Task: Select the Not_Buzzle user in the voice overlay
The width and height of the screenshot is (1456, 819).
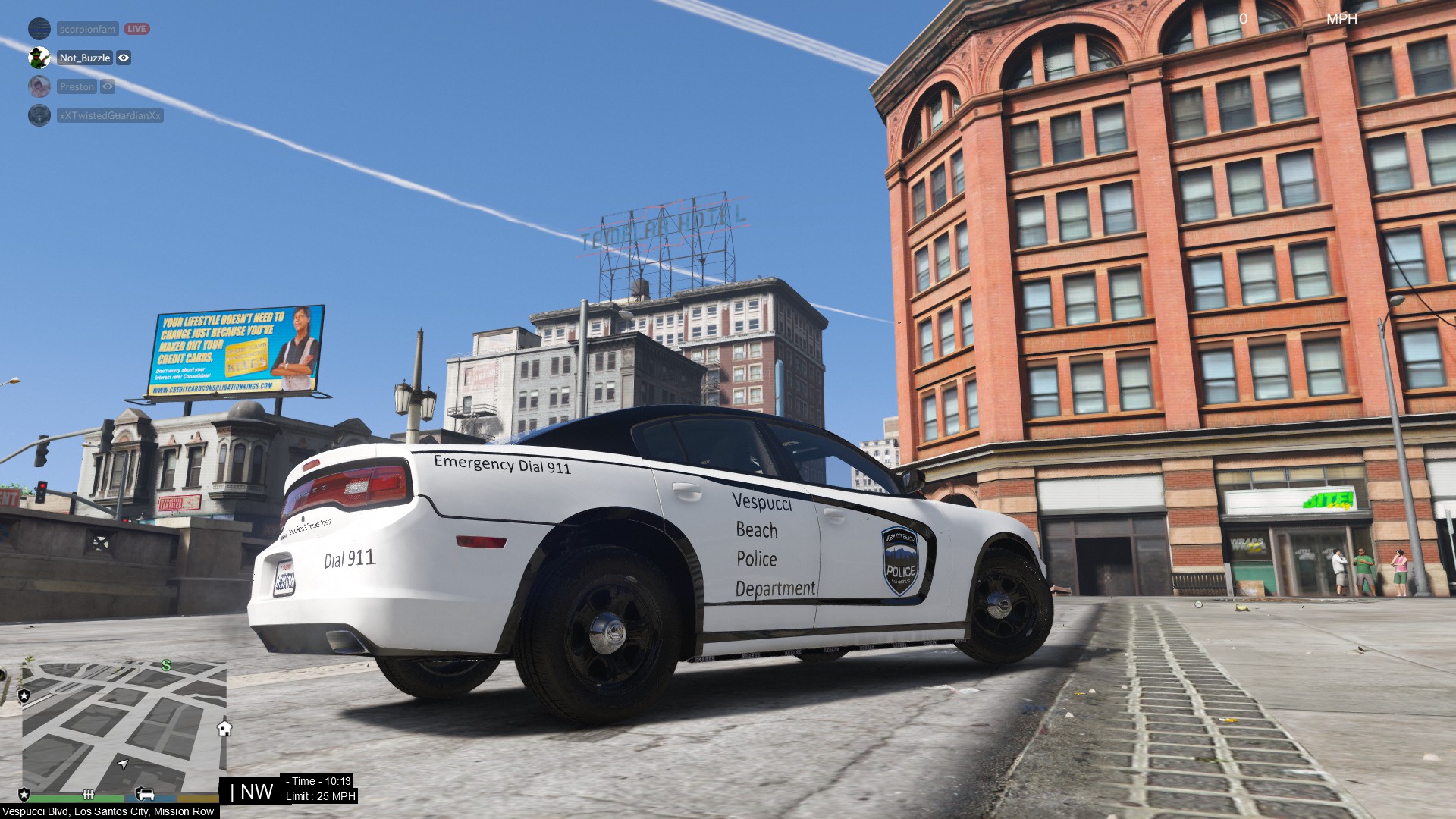Action: [85, 58]
